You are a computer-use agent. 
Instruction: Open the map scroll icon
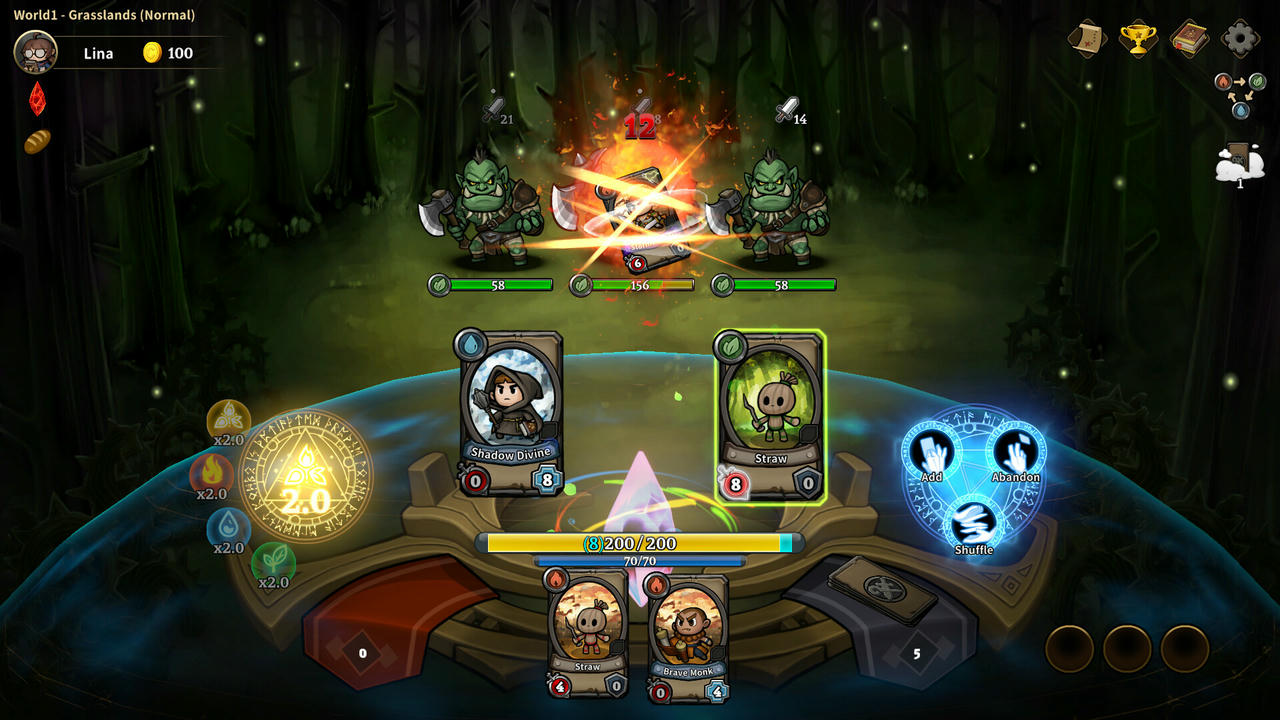[1087, 39]
